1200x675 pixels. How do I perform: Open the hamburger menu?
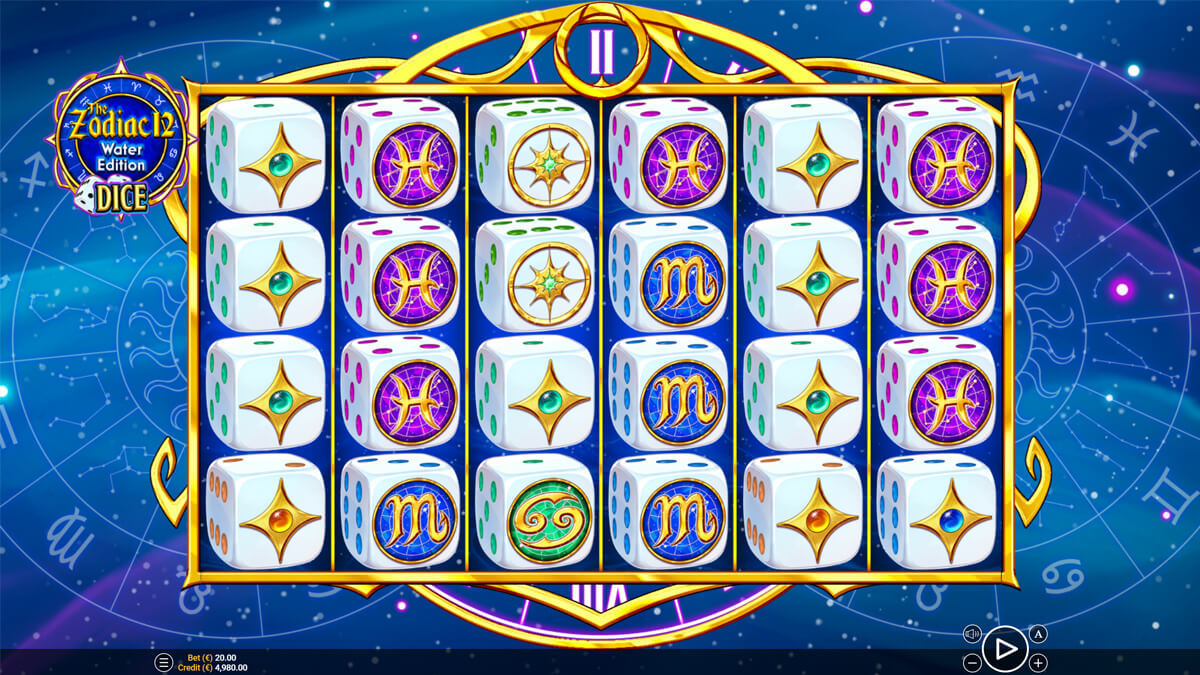[163, 662]
